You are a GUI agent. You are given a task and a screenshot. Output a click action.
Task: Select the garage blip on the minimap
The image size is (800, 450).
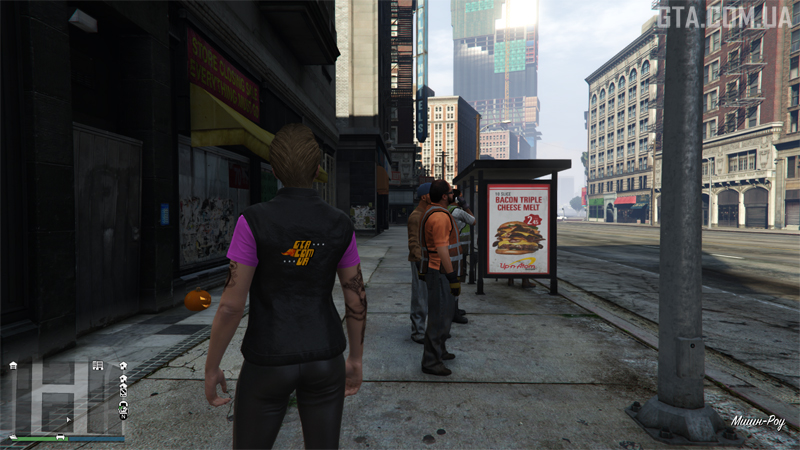coord(13,365)
